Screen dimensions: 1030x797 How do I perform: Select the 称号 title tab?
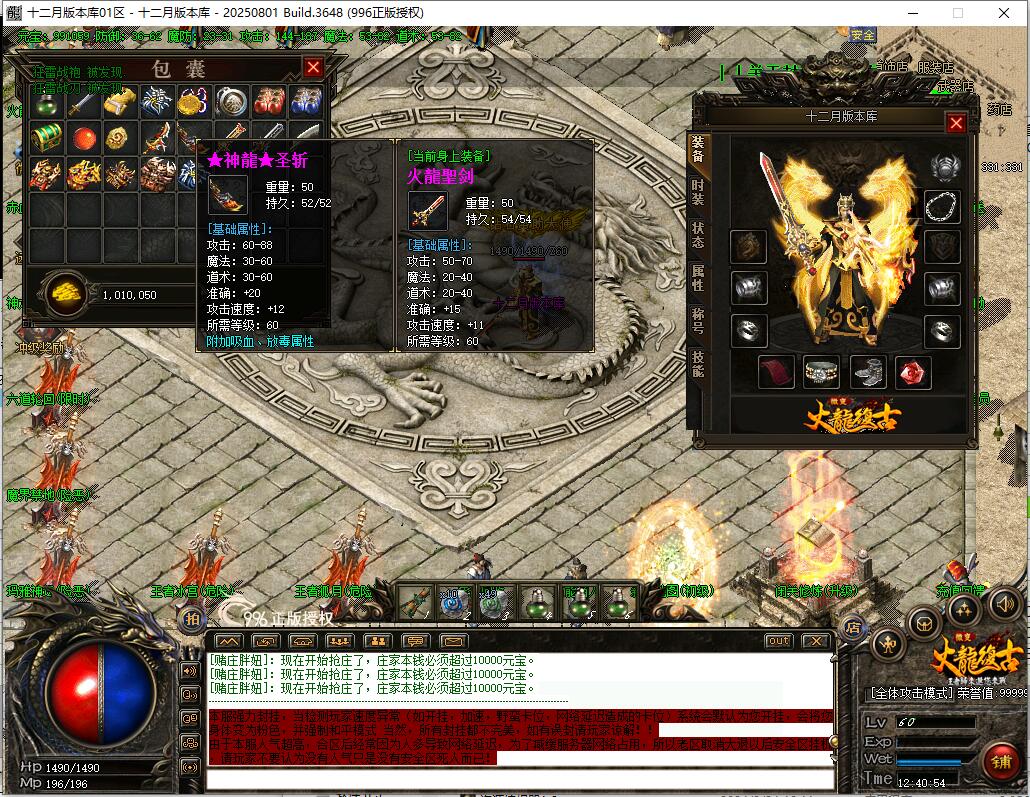click(x=697, y=321)
